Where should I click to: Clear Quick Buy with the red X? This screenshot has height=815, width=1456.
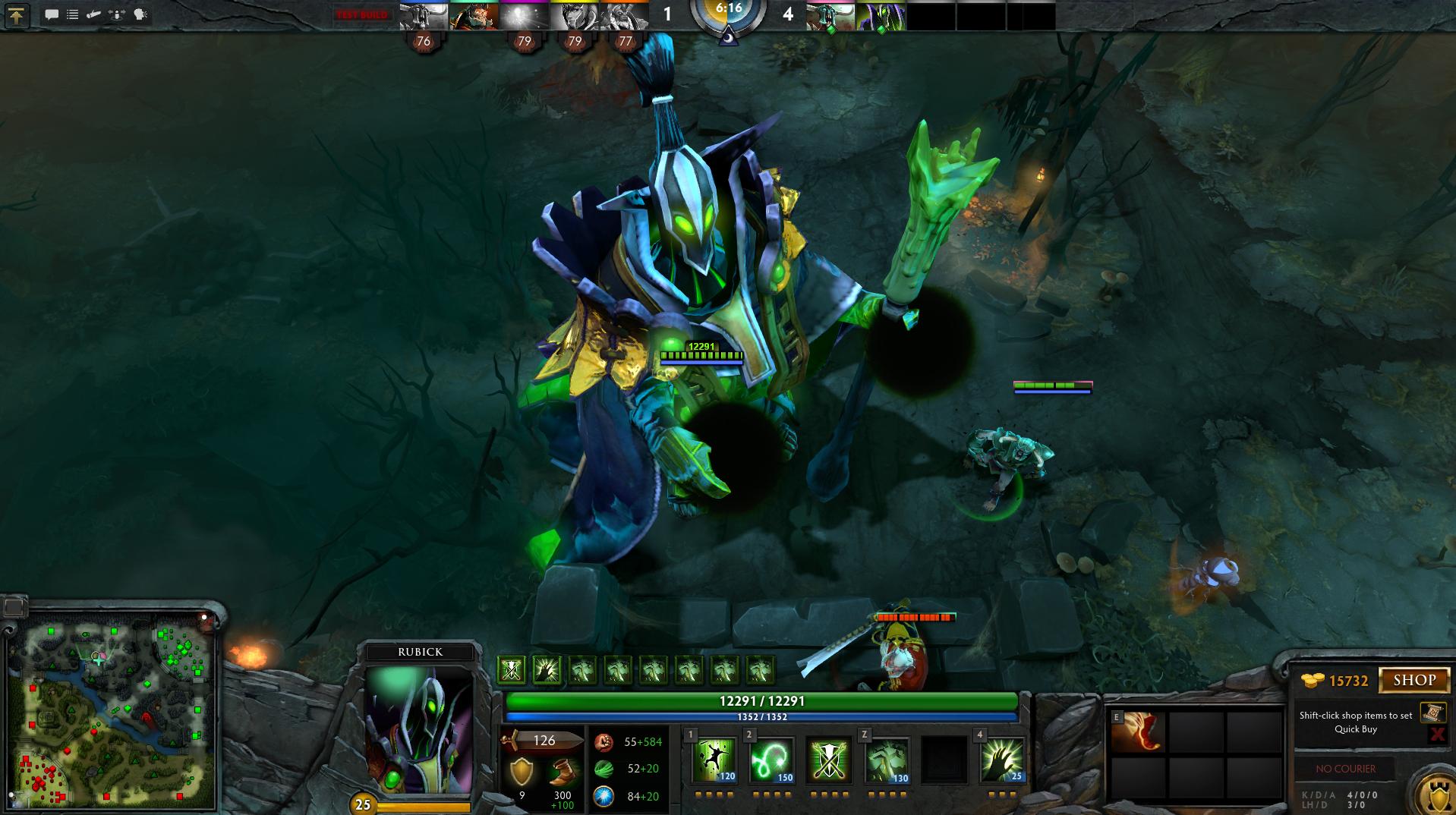1436,734
